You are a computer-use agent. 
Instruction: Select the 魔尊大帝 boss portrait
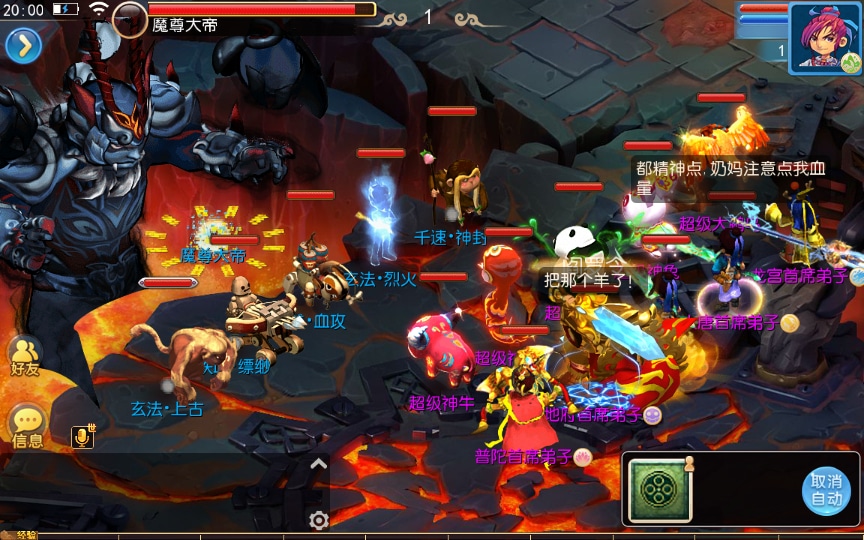pos(130,19)
